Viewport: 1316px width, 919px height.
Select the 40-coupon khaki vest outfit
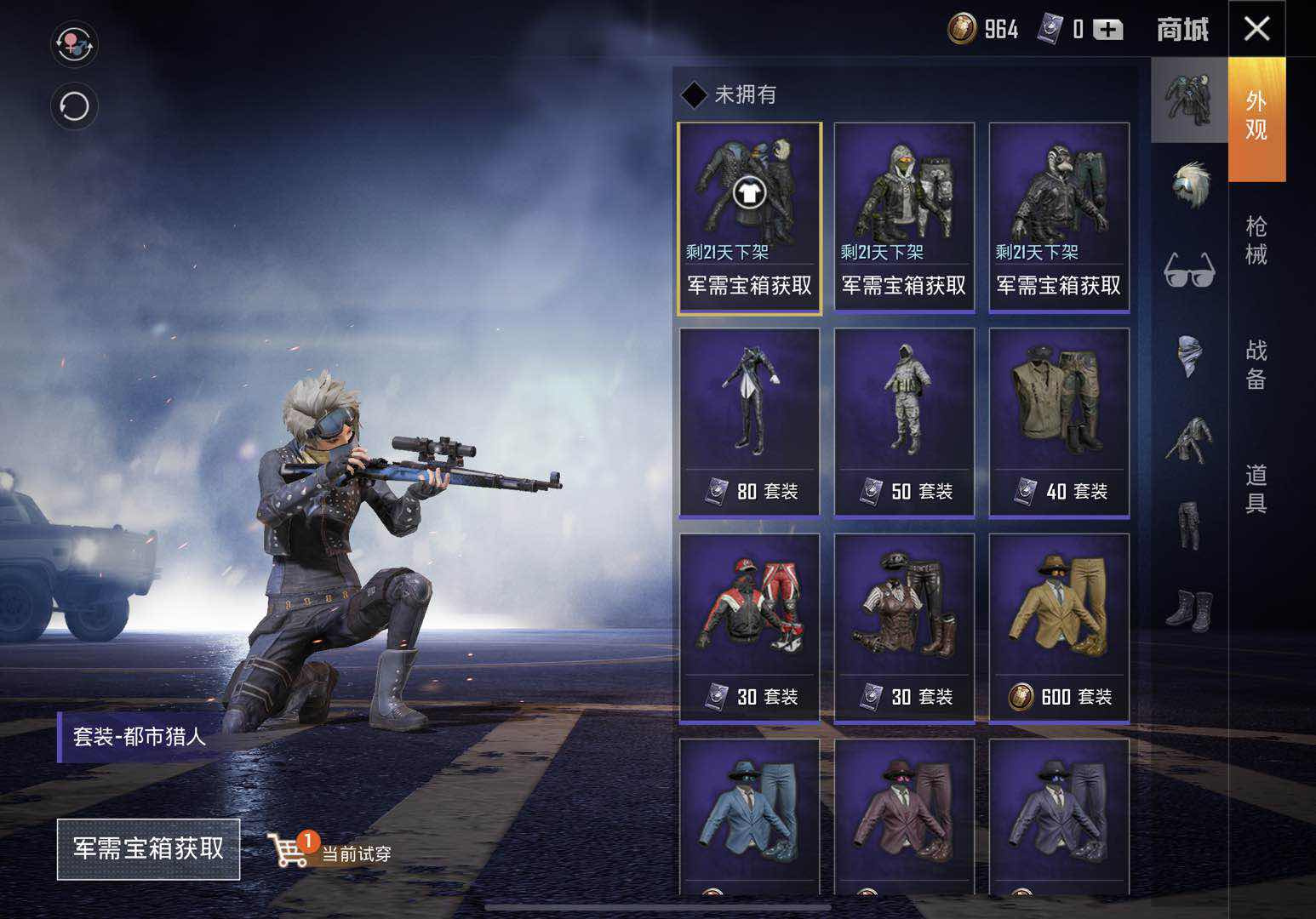1059,422
